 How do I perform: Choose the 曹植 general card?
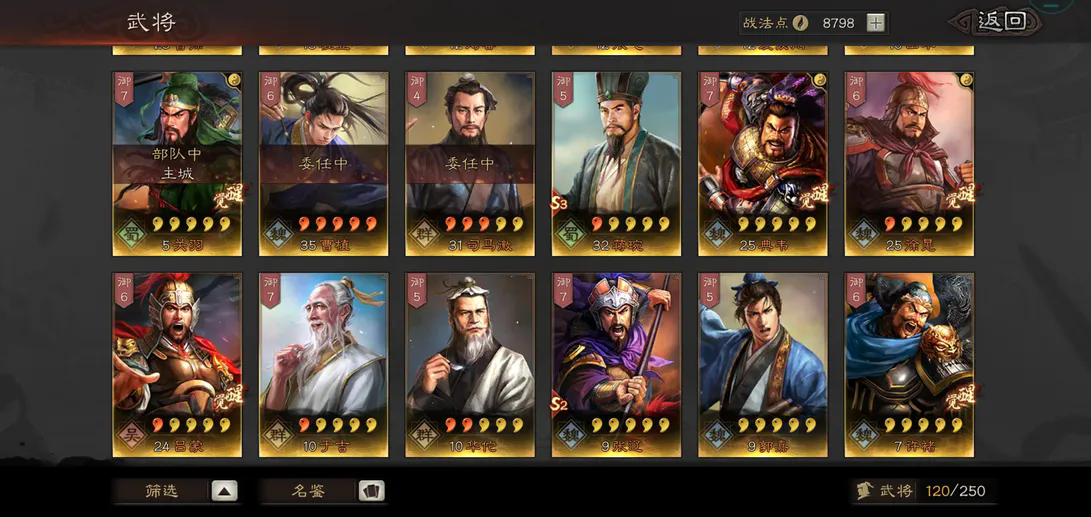coord(323,163)
